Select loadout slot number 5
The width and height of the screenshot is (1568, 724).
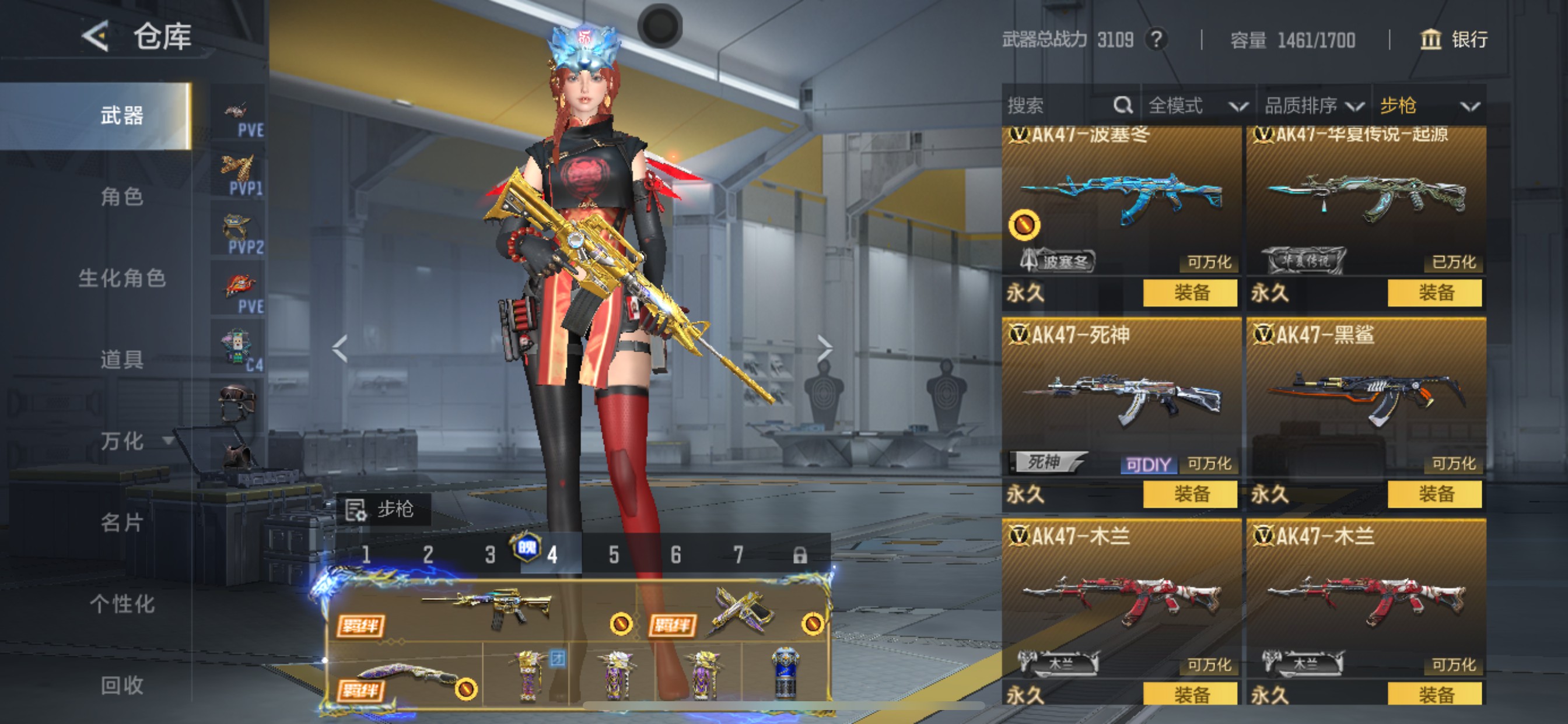pyautogui.click(x=614, y=555)
